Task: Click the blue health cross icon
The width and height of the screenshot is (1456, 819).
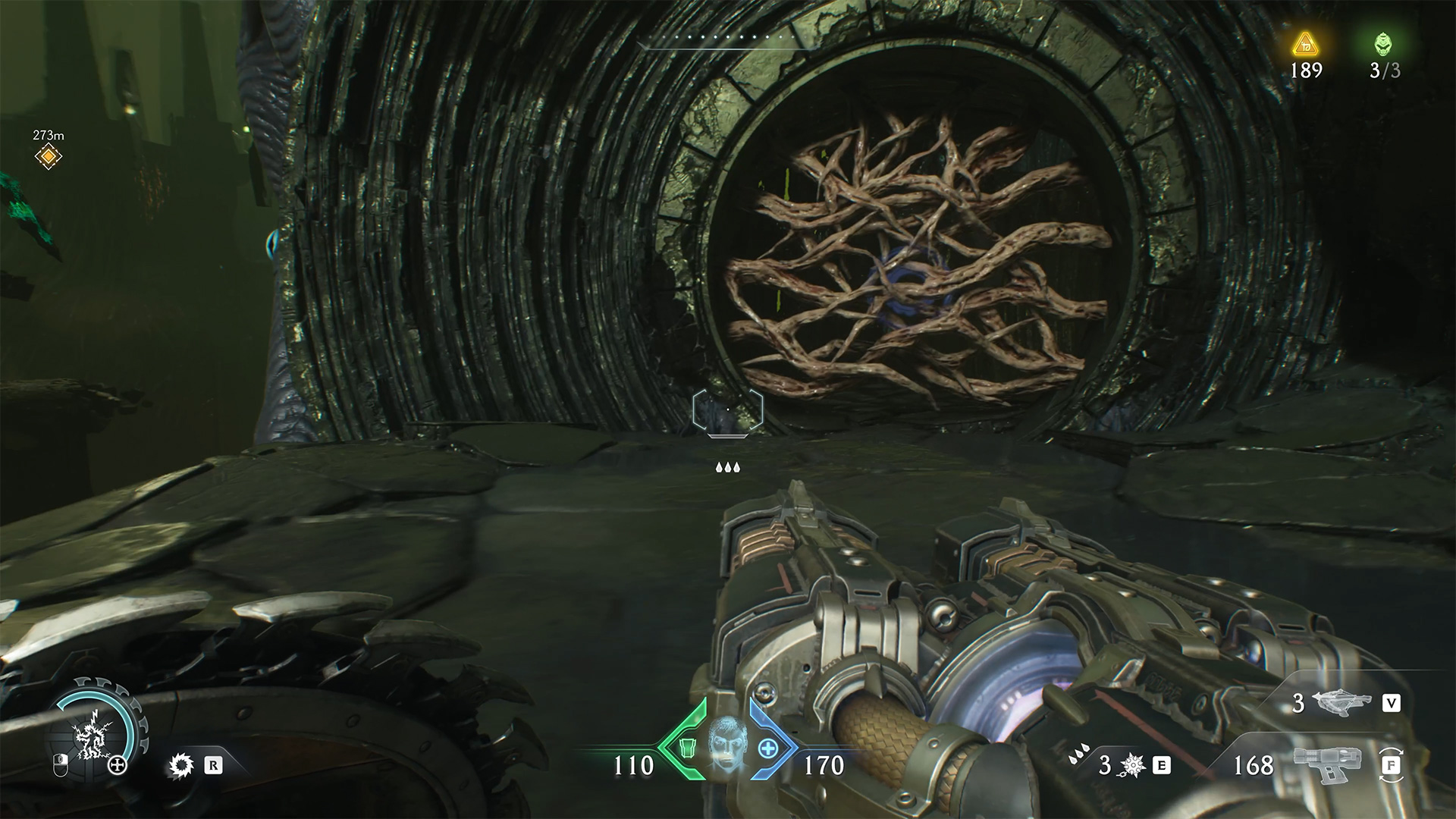Action: (767, 748)
